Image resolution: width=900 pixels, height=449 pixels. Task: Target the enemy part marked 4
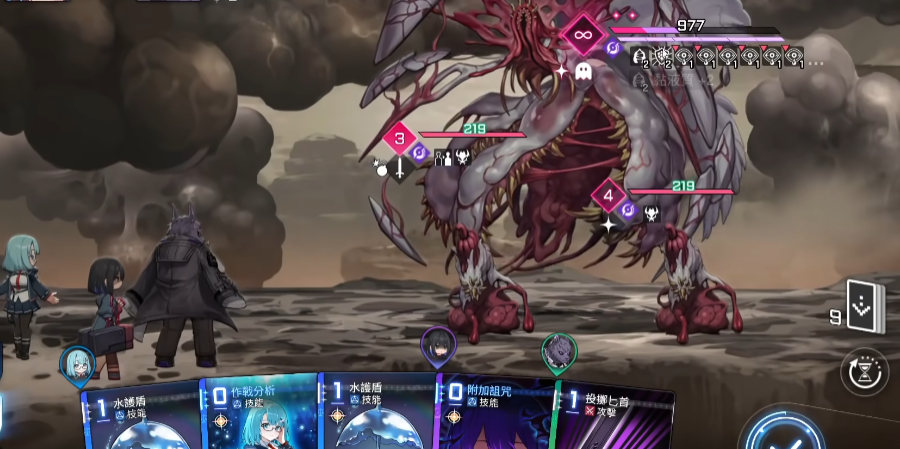(x=609, y=195)
